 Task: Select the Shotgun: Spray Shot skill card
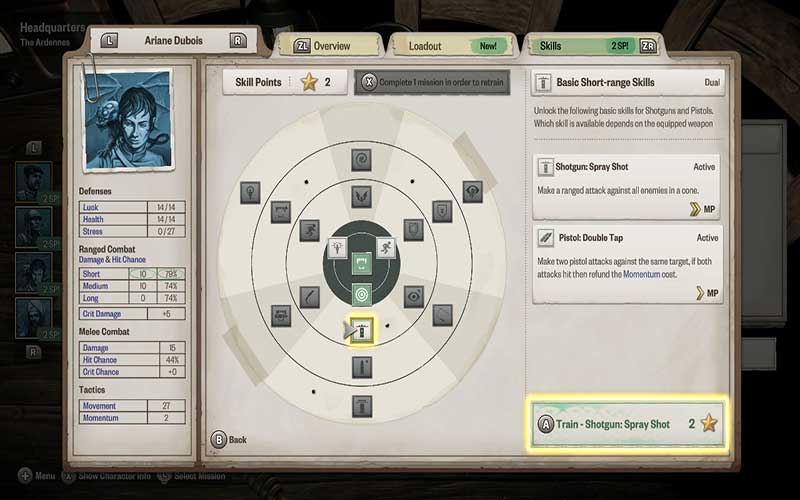(627, 187)
